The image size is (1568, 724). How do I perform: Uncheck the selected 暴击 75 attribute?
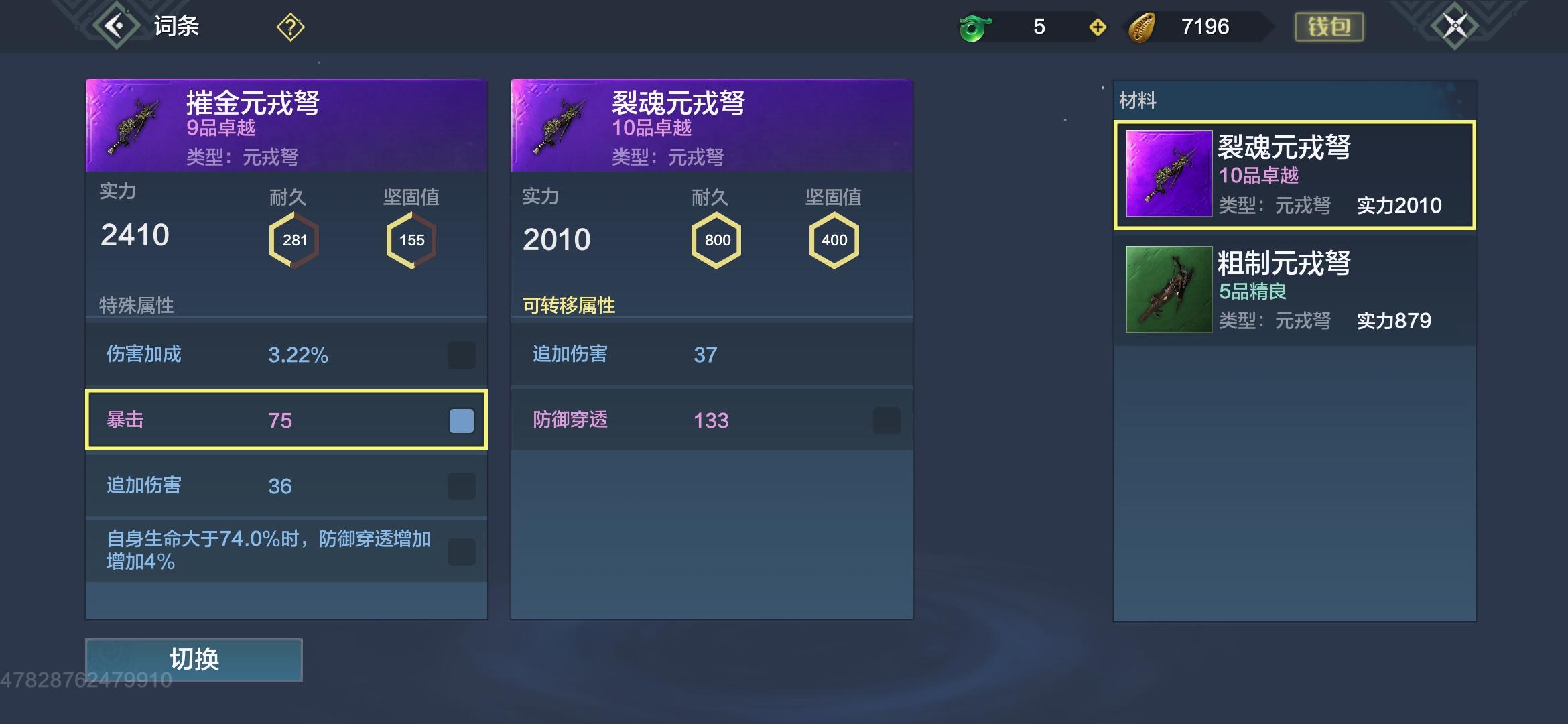tap(460, 420)
